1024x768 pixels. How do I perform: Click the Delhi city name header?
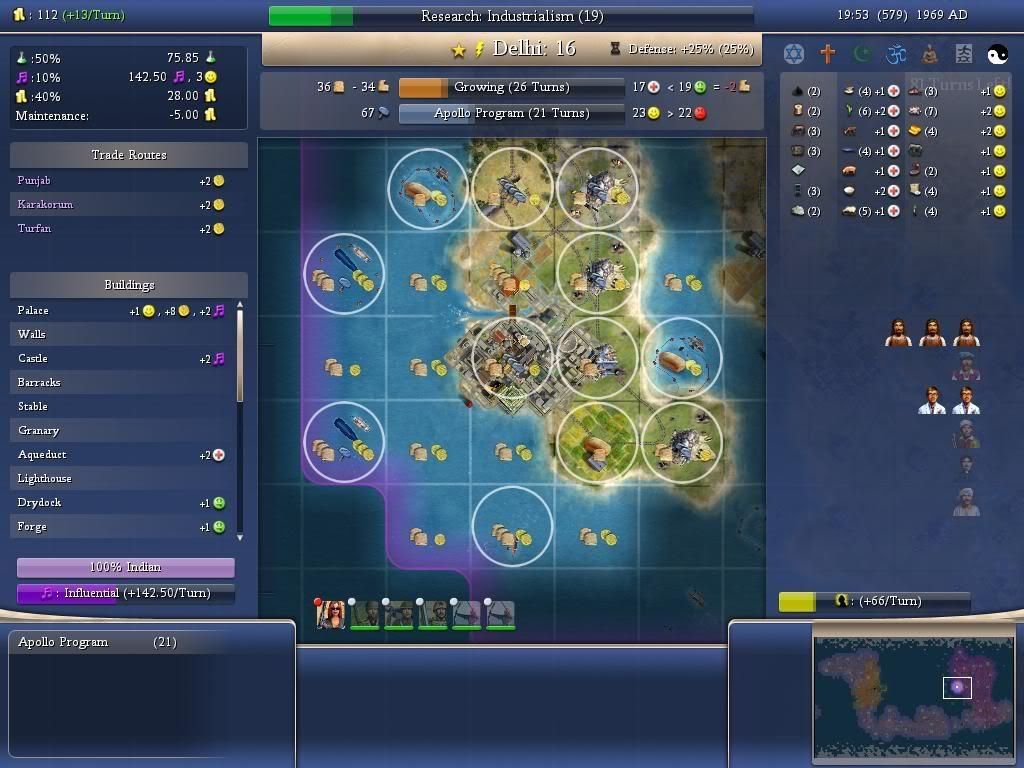click(534, 49)
